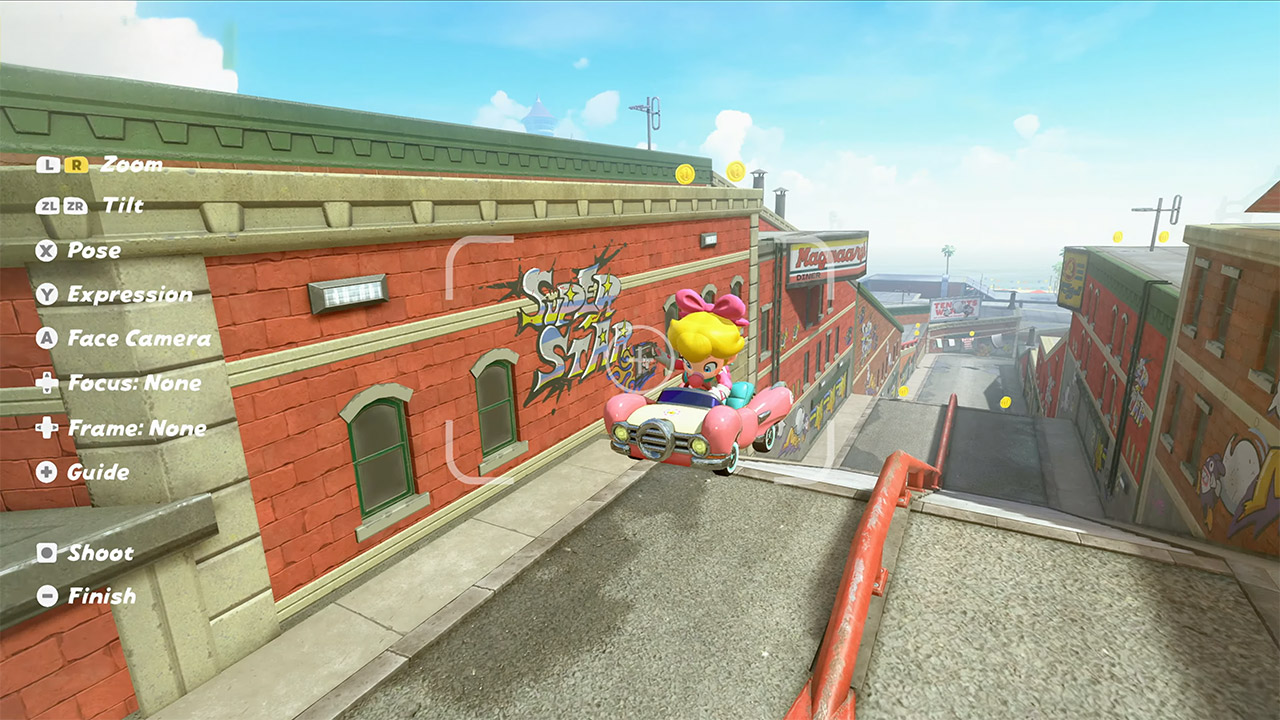Select the Pose menu entry
This screenshot has height=720, width=1280.
[95, 251]
